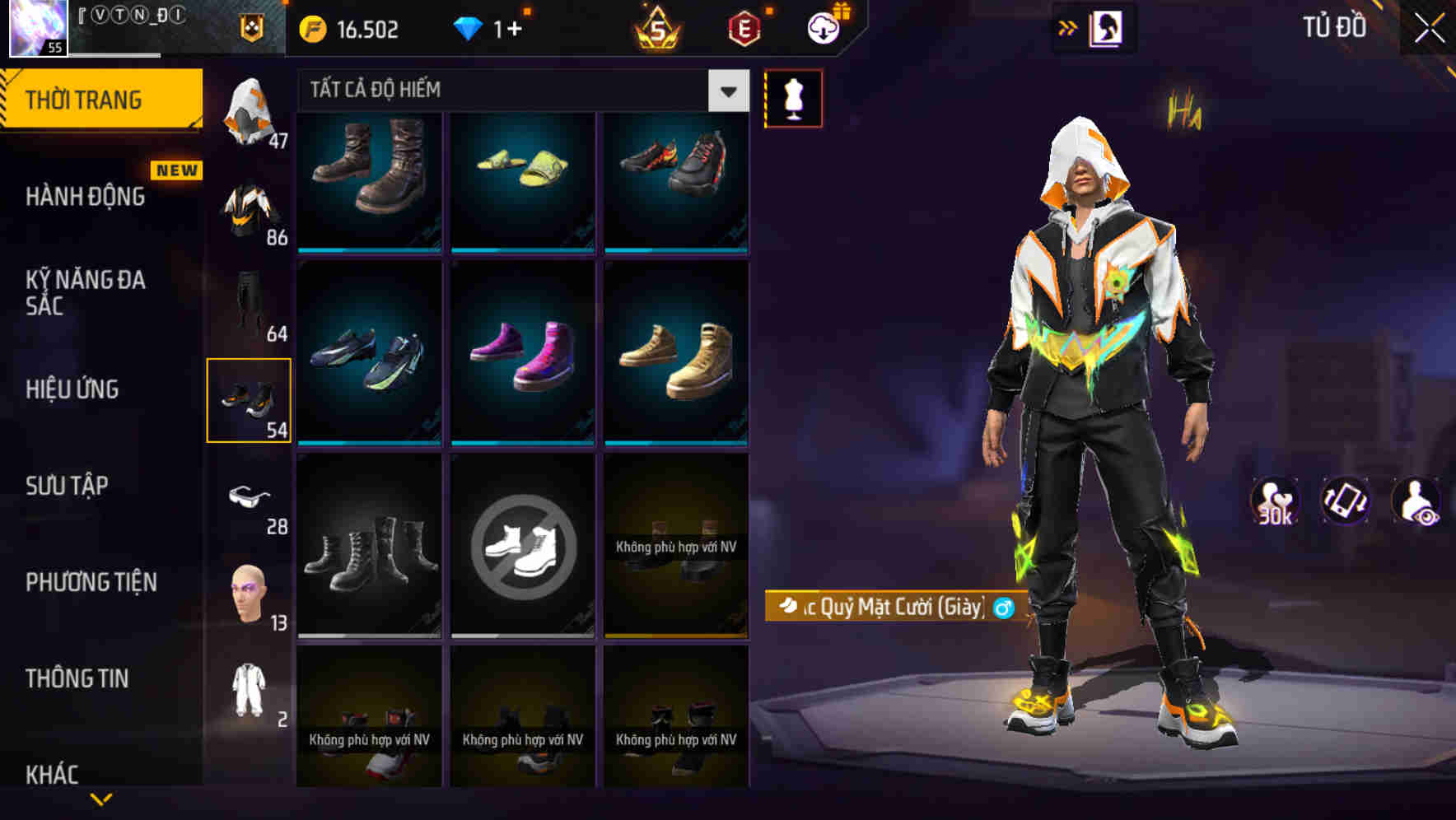Select the purple sneakers thumbnail
Image resolution: width=1456 pixels, height=820 pixels.
[521, 354]
